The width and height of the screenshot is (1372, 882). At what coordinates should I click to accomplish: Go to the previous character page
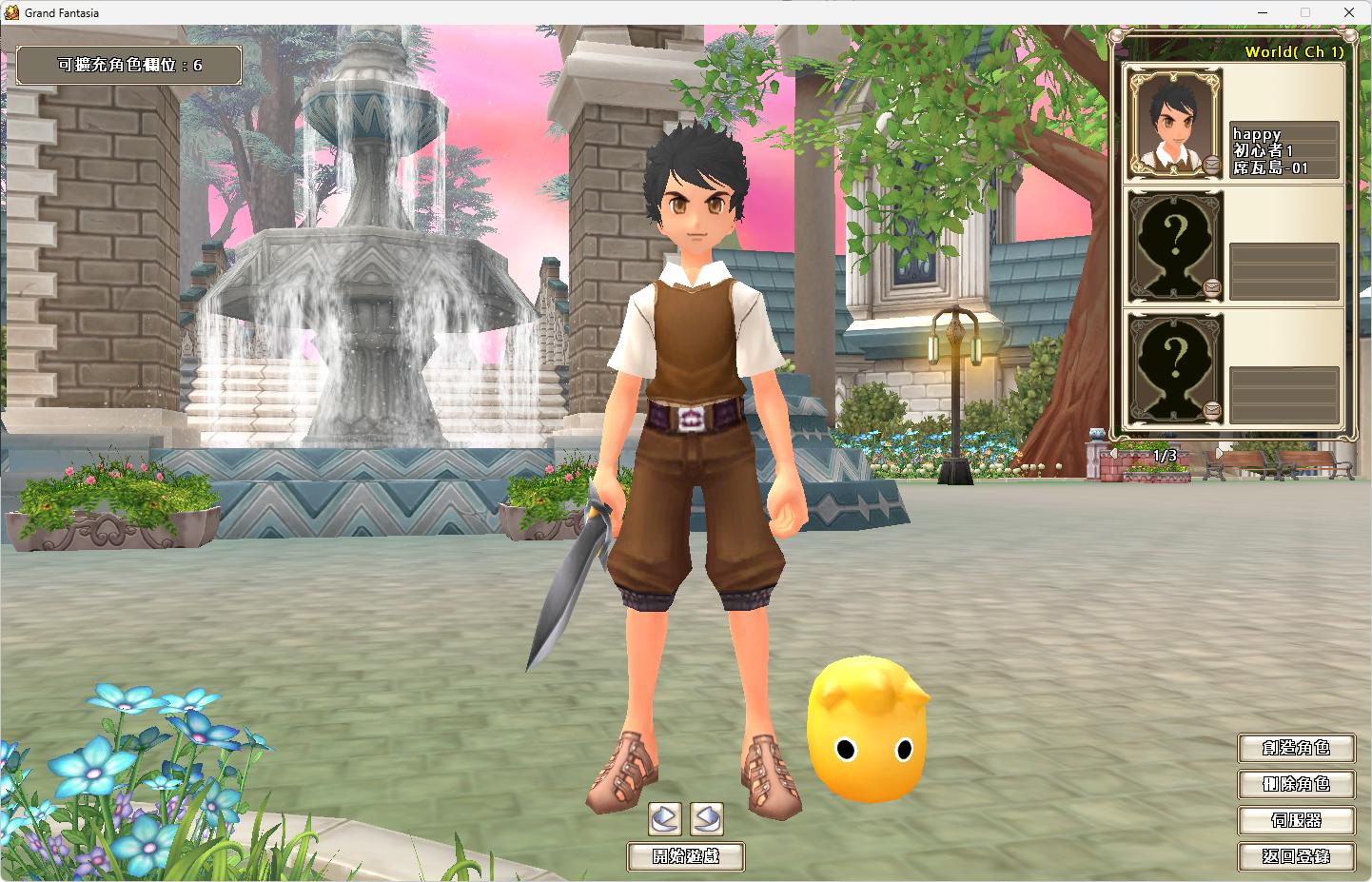point(1113,455)
